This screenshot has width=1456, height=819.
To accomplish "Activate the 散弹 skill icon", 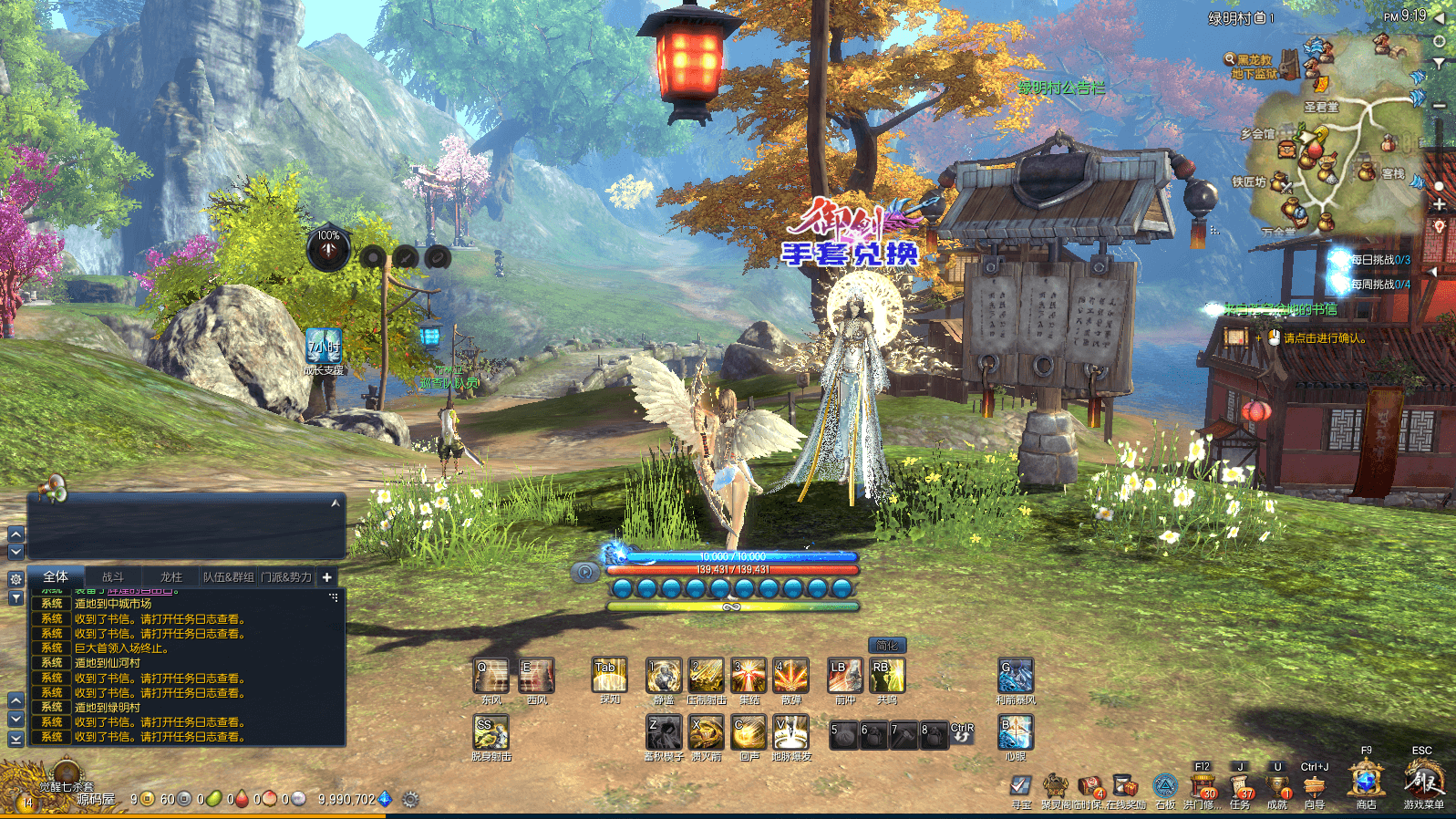I will [790, 676].
